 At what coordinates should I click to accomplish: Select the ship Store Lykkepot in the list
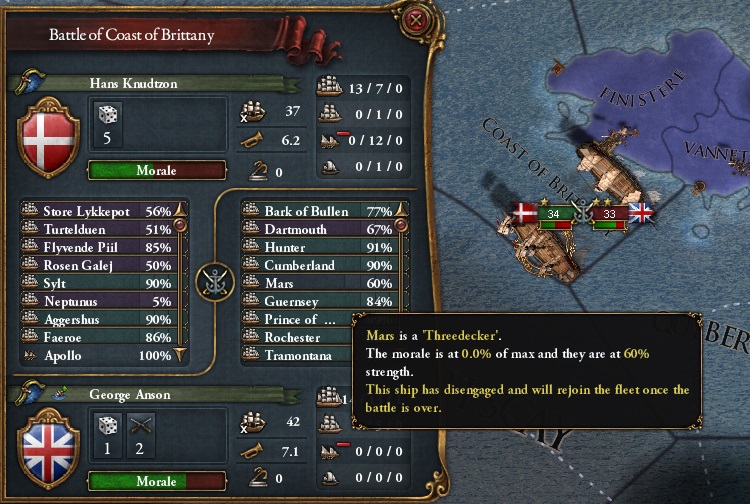point(98,212)
